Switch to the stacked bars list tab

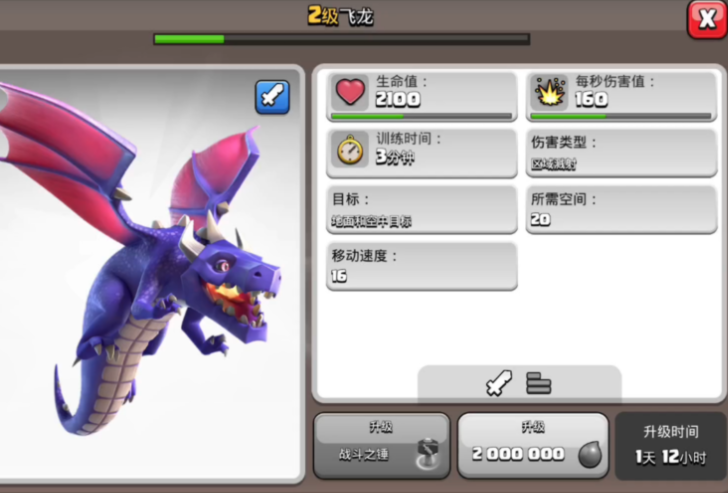(539, 383)
